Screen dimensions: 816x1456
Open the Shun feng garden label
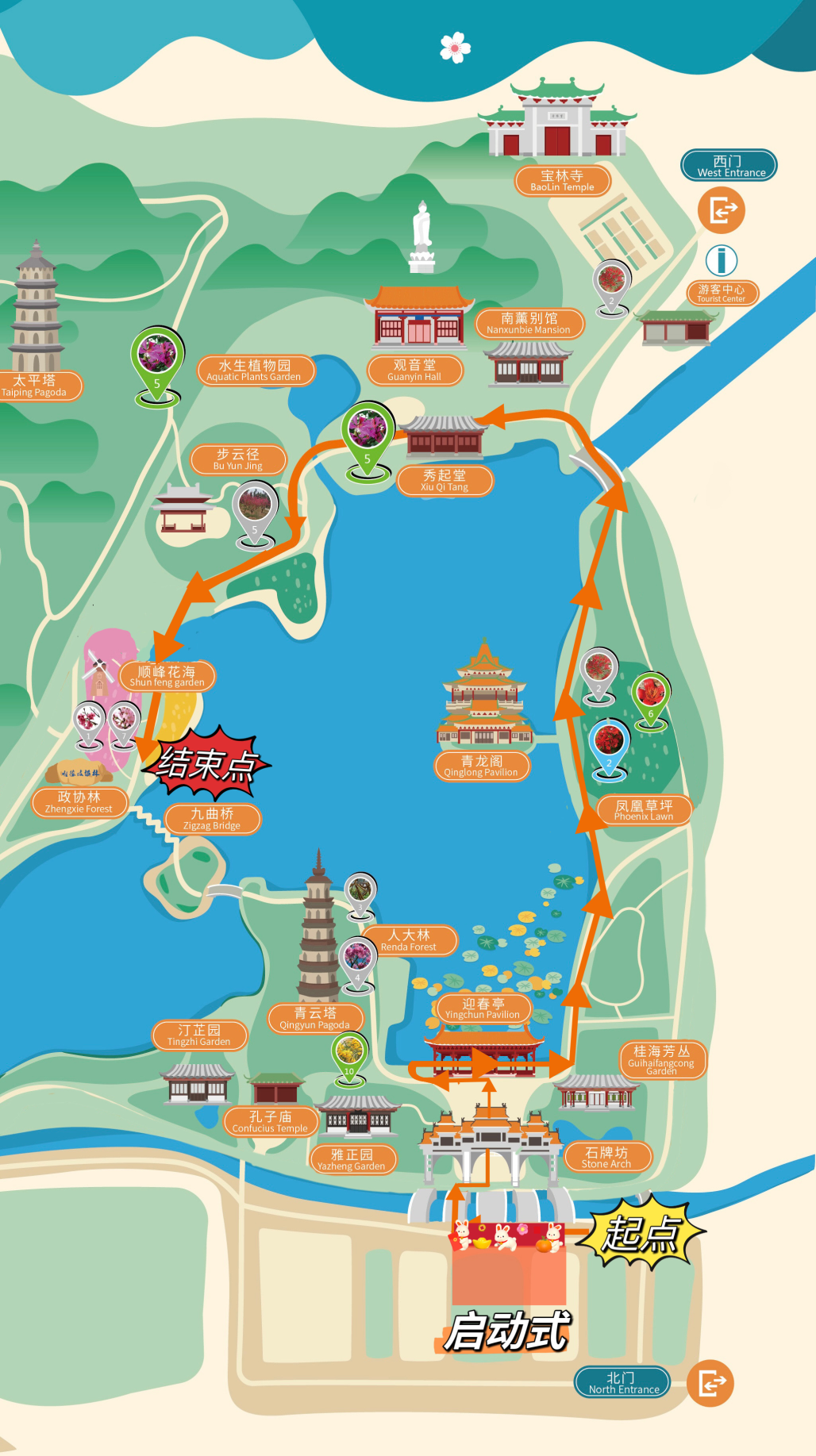click(167, 676)
